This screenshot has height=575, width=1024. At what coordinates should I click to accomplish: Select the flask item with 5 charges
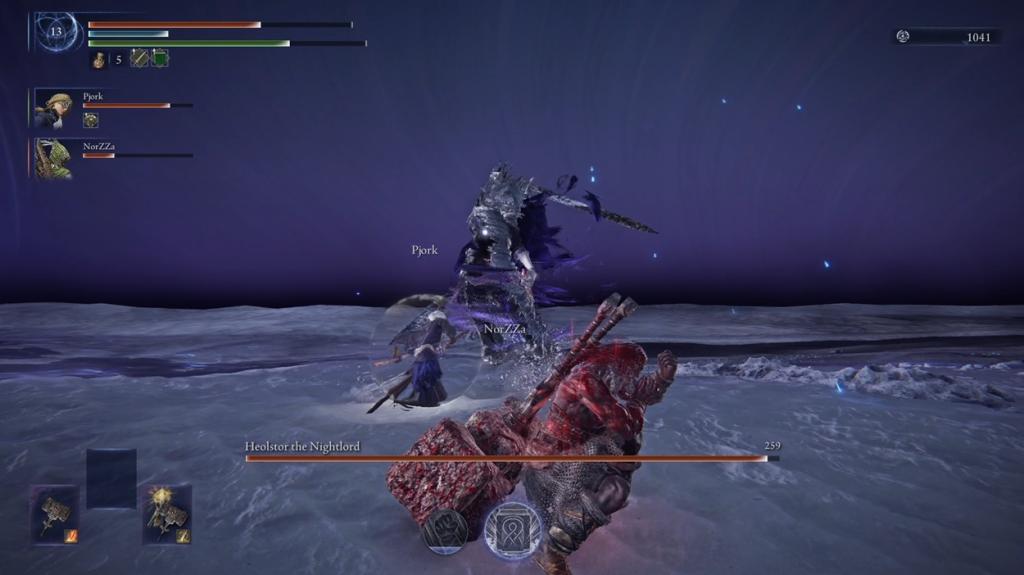tap(100, 60)
